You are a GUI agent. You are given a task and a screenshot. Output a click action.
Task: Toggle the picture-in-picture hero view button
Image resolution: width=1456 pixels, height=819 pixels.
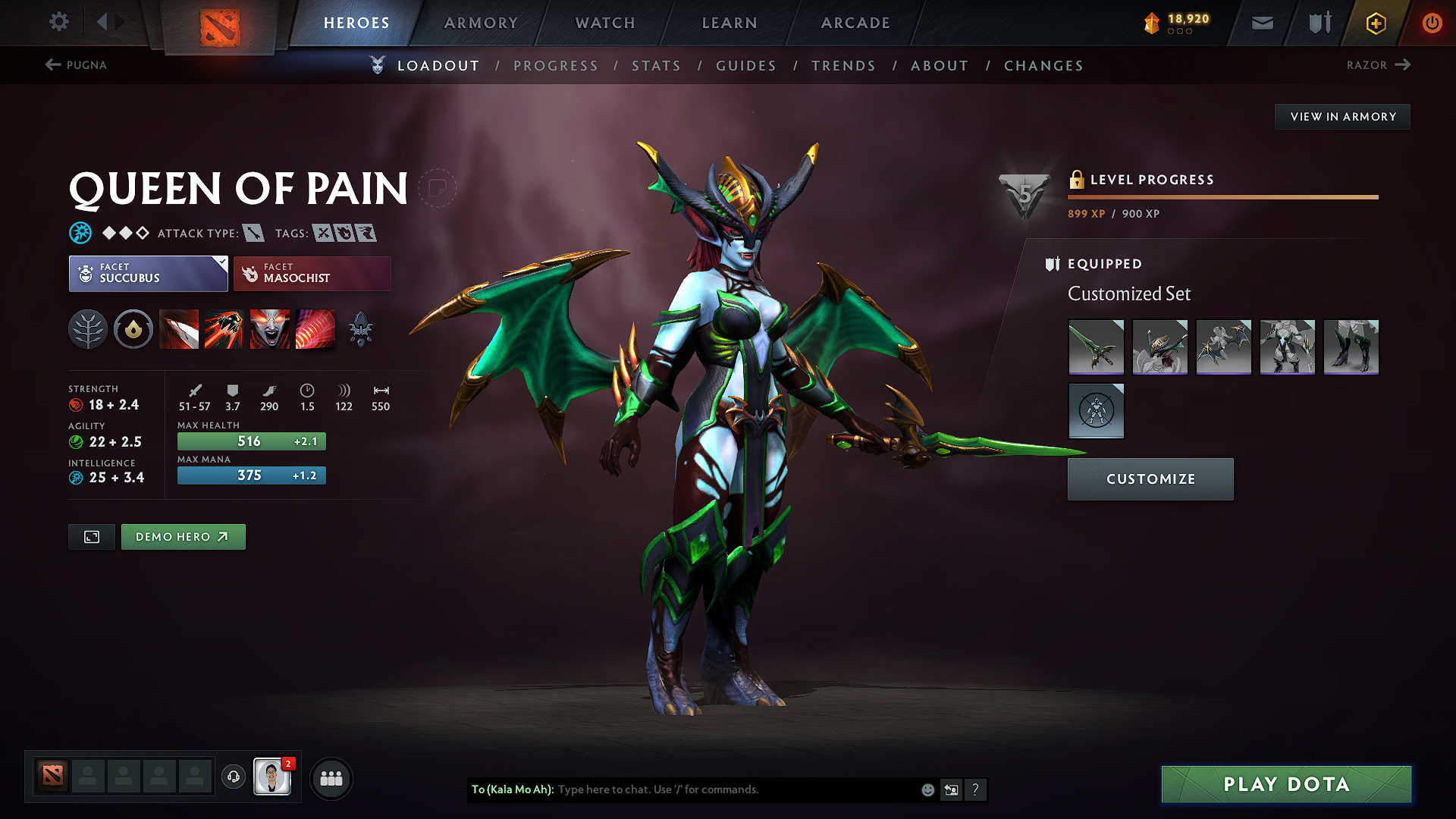tap(91, 536)
